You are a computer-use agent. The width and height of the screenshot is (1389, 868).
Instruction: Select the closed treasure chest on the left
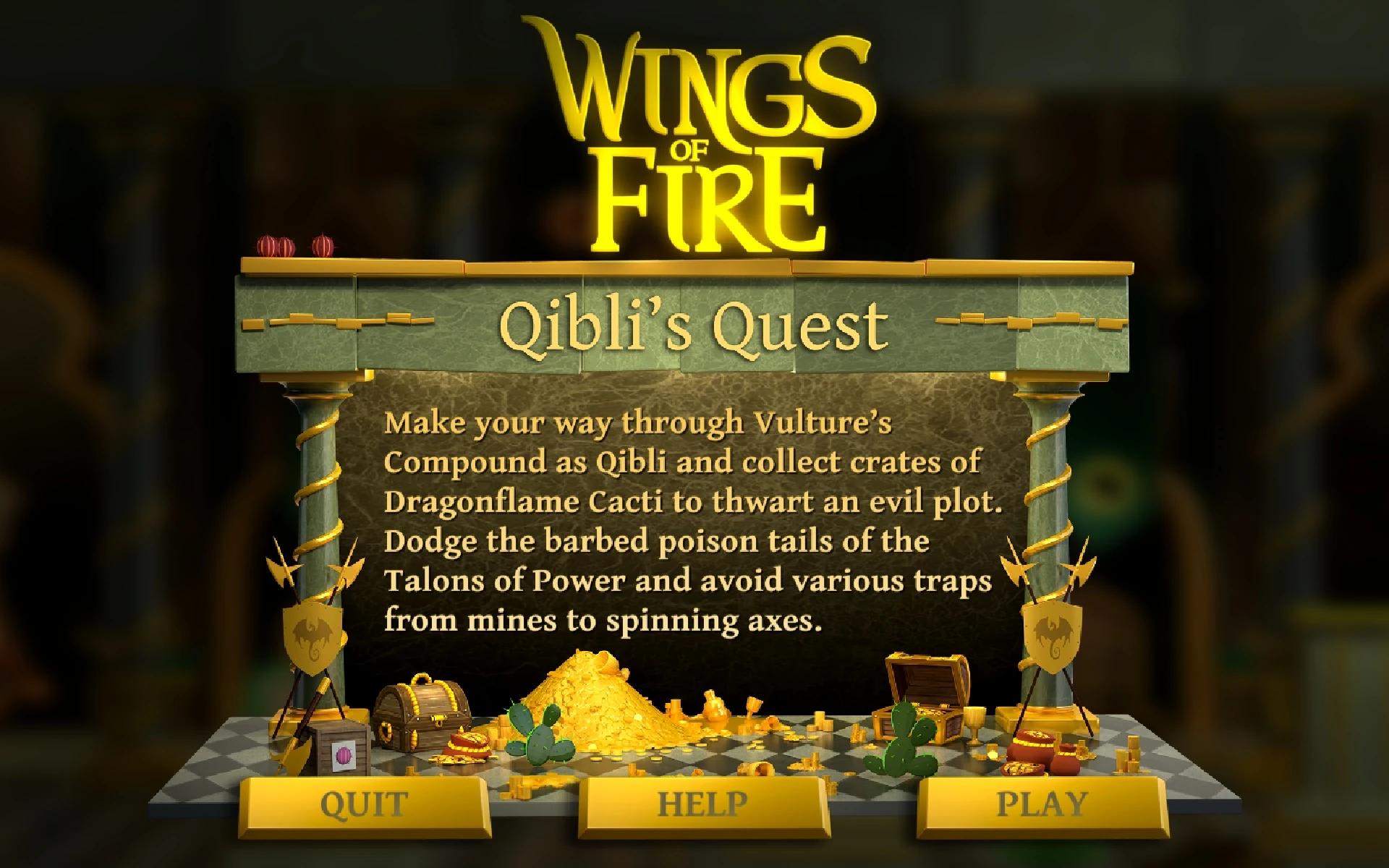(420, 709)
